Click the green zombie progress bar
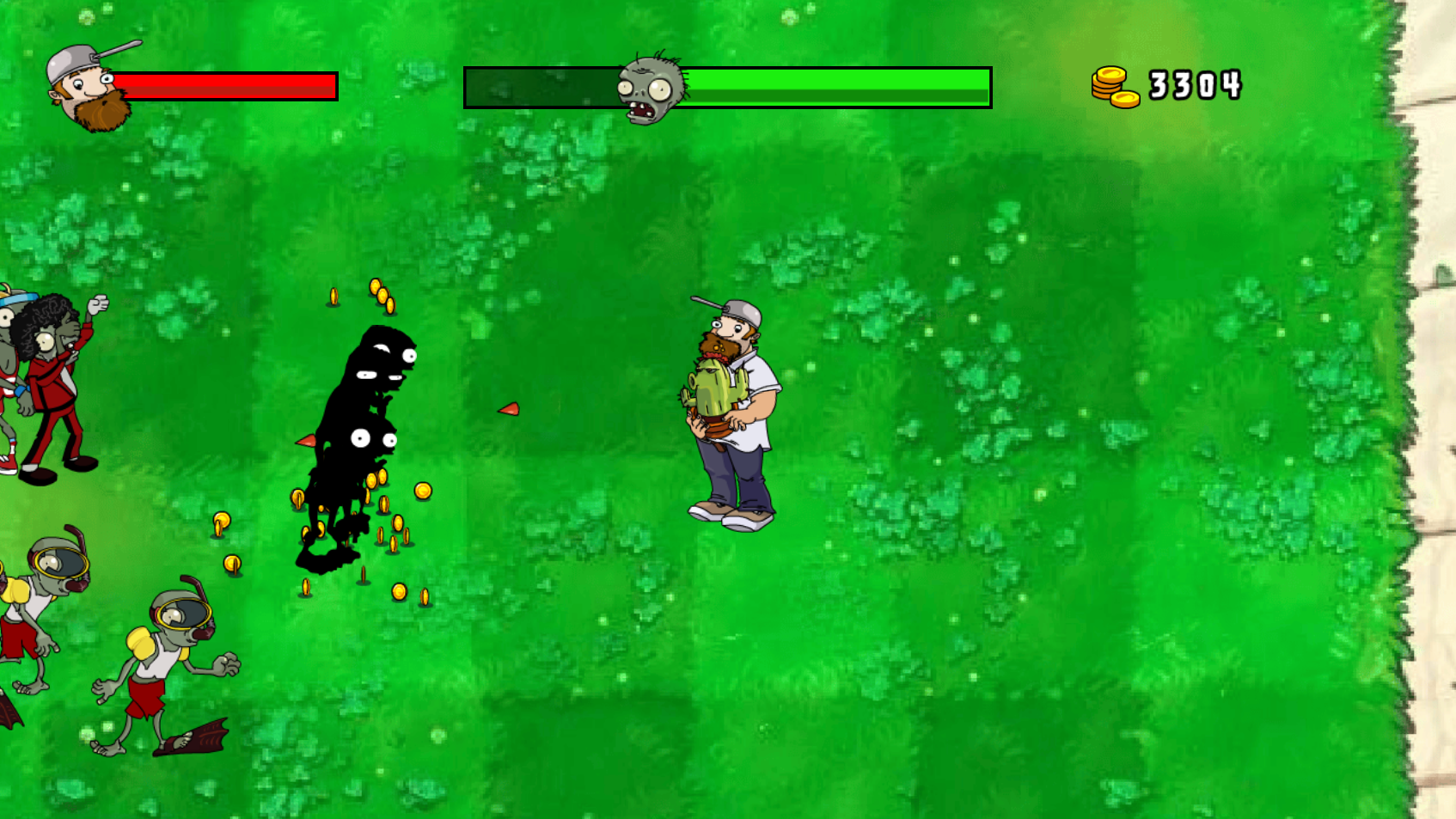Screen dimensions: 1456x819 (834, 85)
